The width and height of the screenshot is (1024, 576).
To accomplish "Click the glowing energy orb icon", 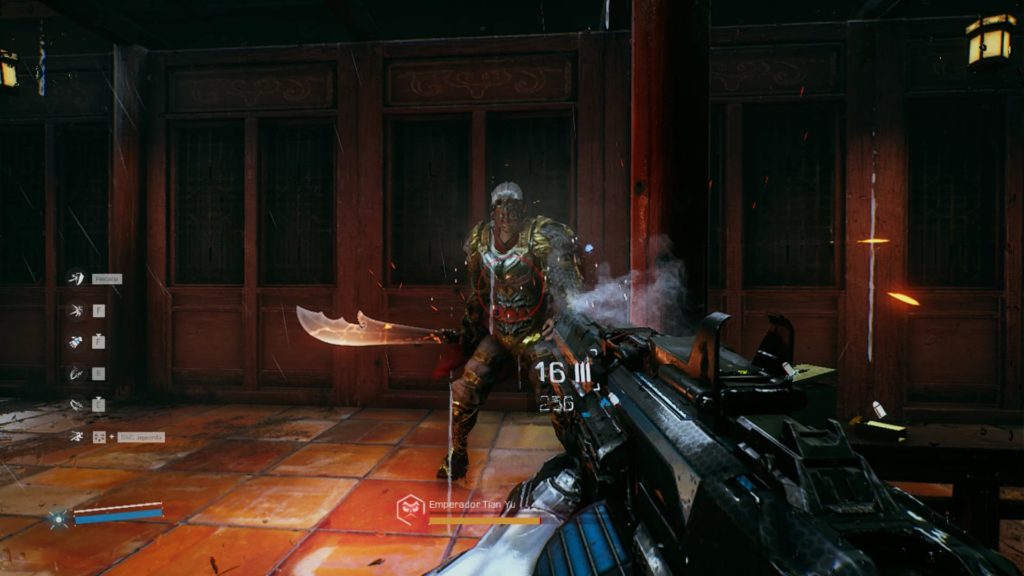I will pos(58,518).
